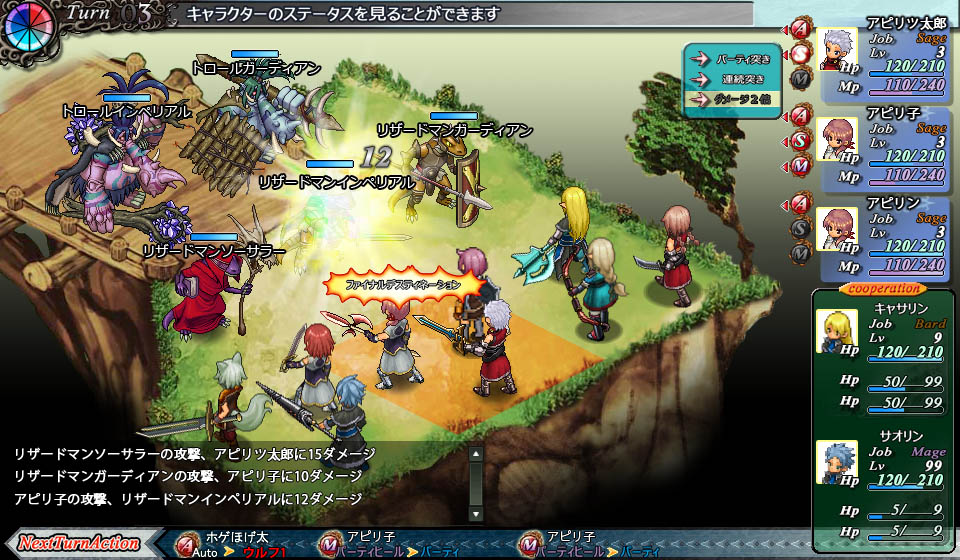Click the battle log scroll-up arrow

[x=476, y=455]
